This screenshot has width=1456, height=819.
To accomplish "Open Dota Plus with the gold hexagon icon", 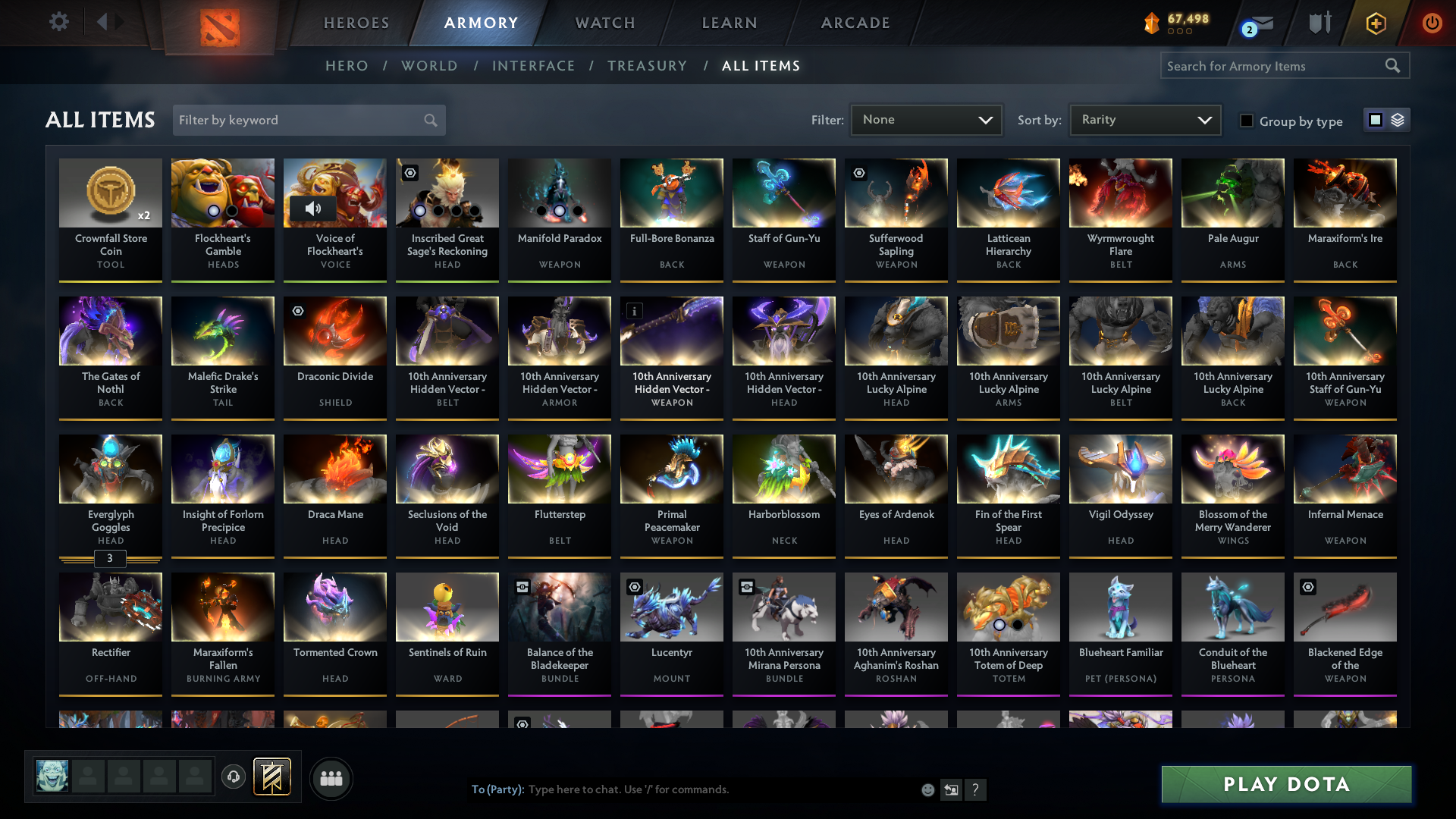I will 1375,23.
